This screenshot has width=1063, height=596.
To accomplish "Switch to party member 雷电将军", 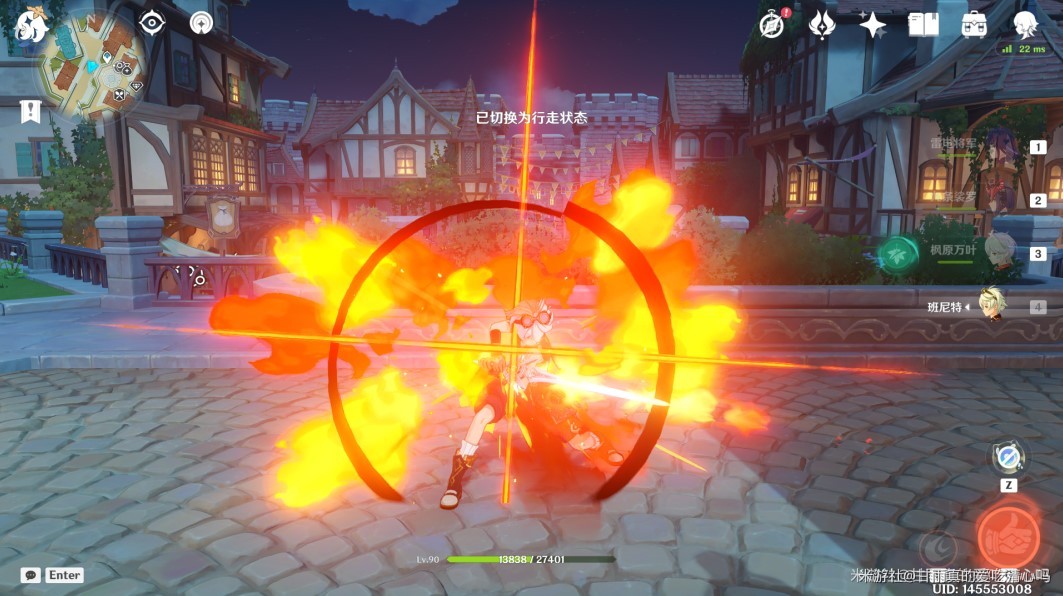I will coord(998,148).
